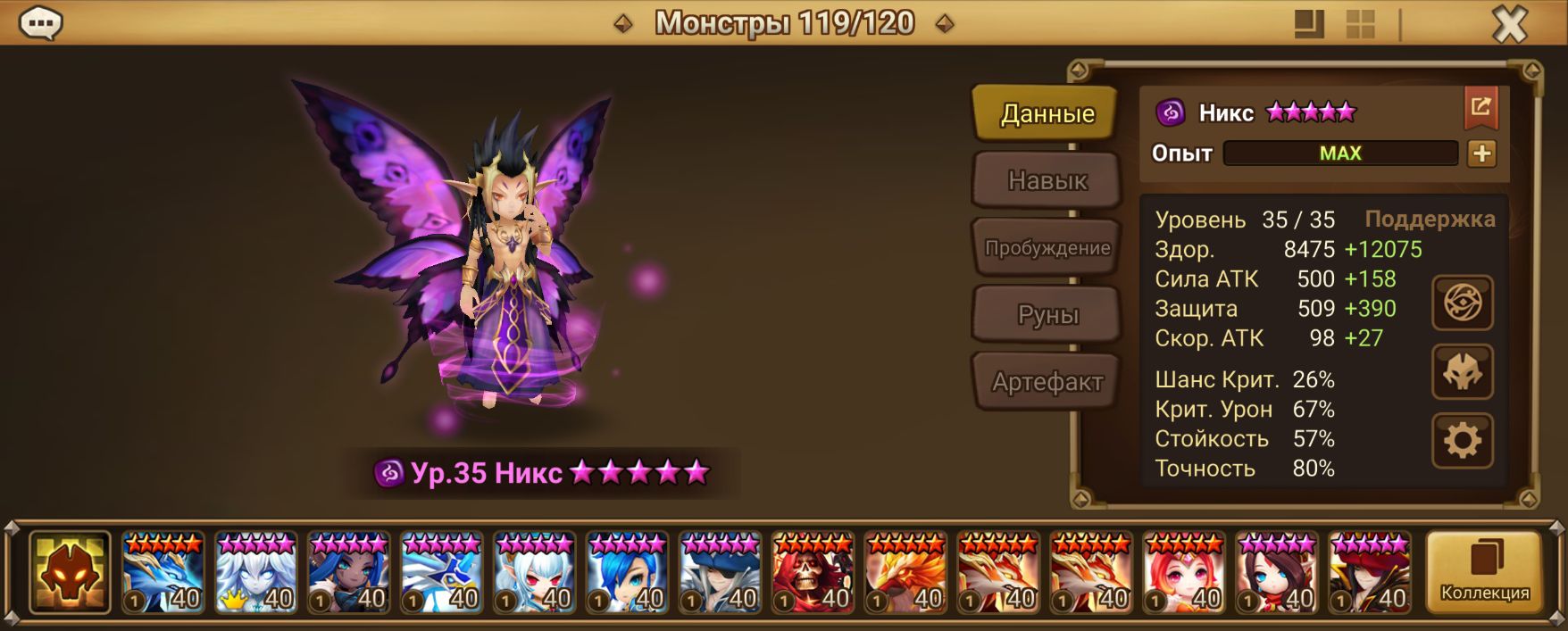1568x631 pixels.
Task: Close the monster screen with the X
Action: 1509,25
